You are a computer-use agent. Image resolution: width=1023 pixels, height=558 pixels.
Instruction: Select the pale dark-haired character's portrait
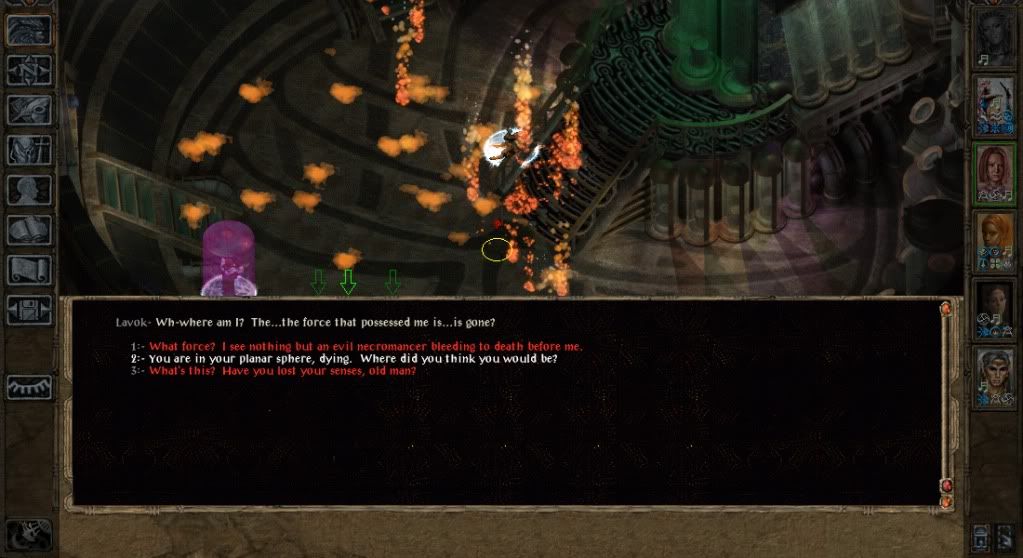click(995, 309)
